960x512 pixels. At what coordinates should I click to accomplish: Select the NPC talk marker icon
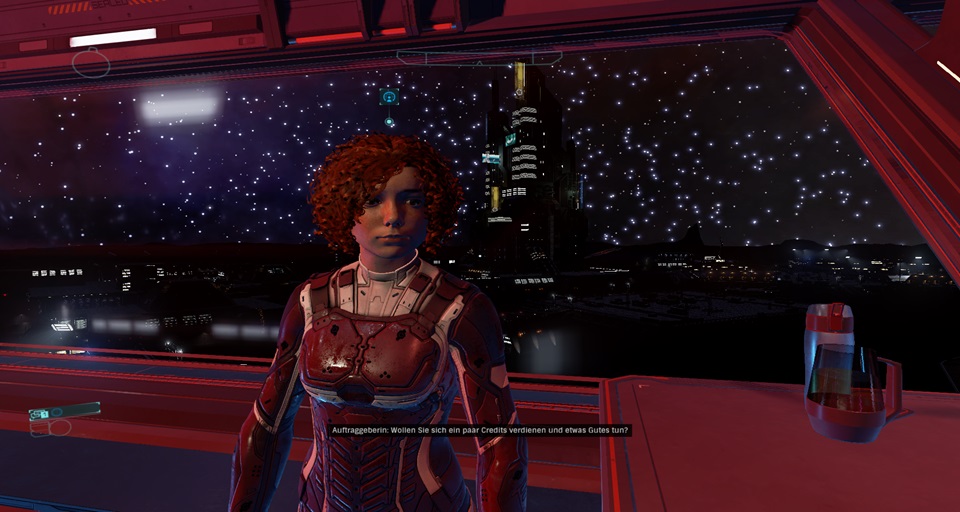[x=389, y=97]
